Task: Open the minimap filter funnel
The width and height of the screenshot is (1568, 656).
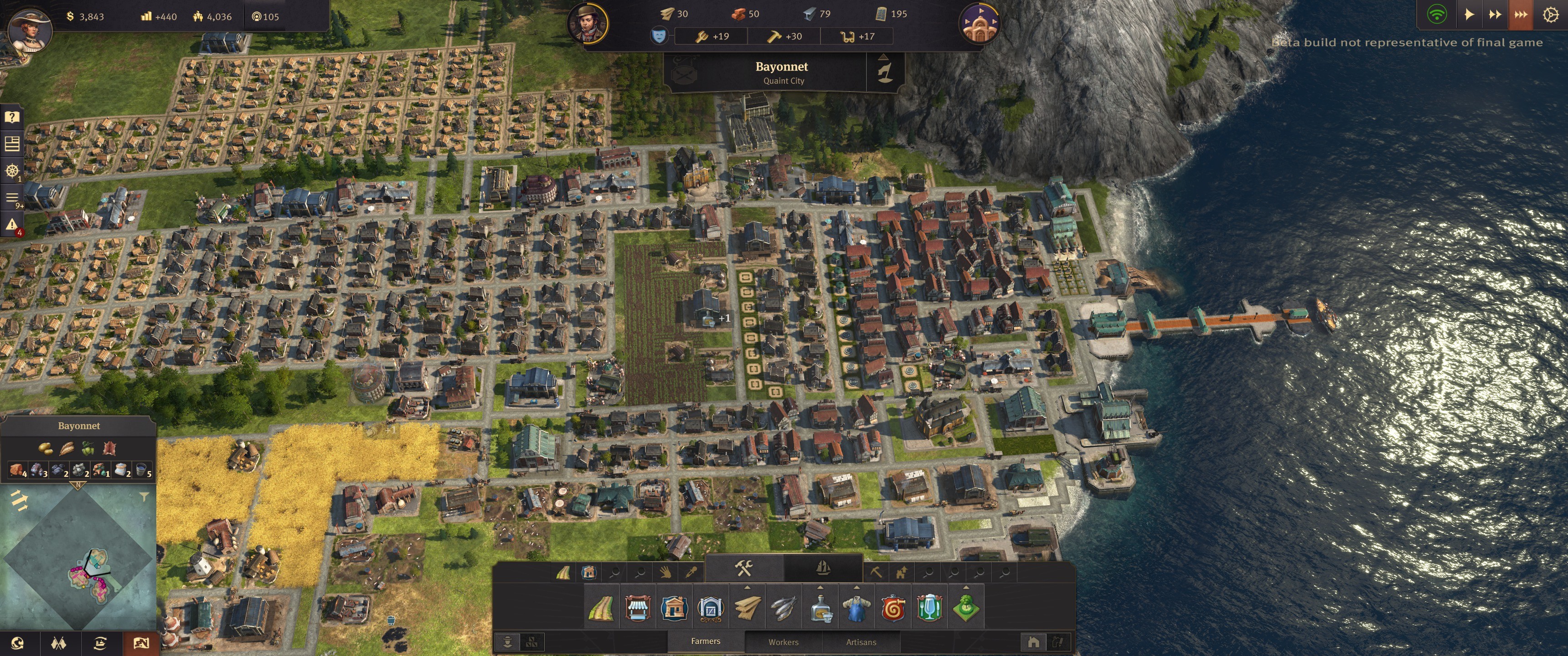Action: [144, 497]
